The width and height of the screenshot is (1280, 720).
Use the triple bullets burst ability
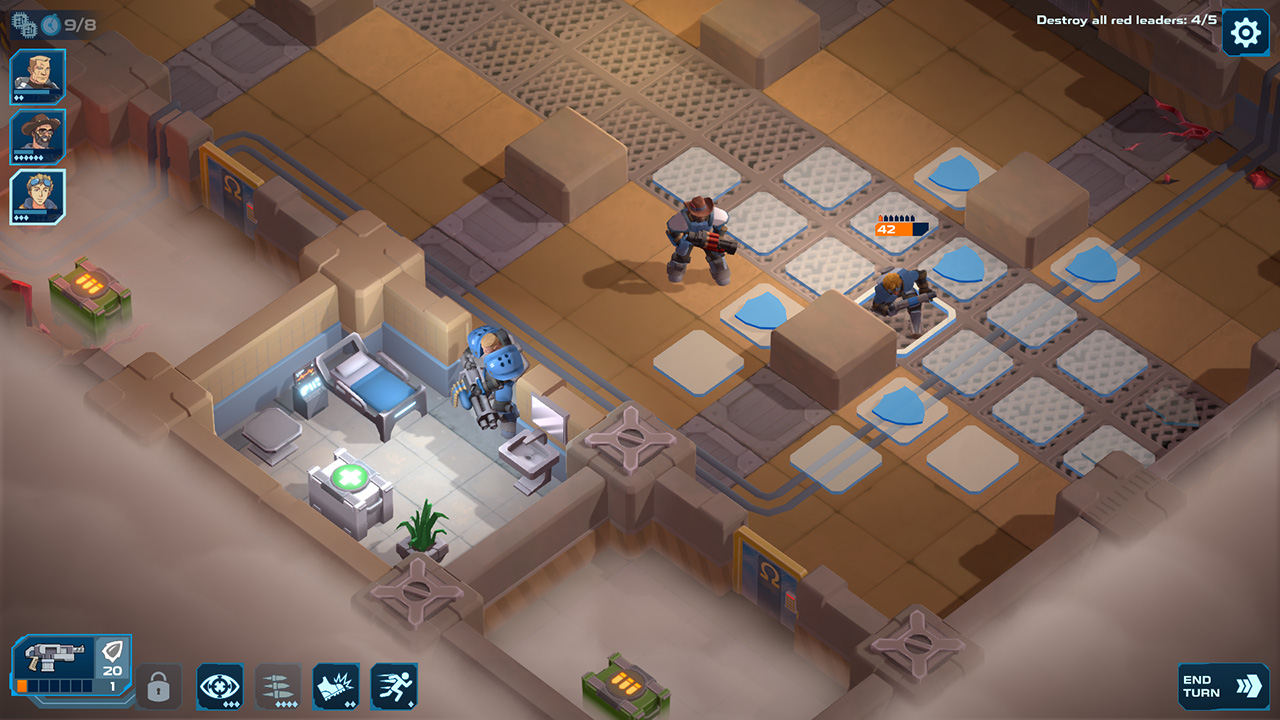pyautogui.click(x=278, y=687)
